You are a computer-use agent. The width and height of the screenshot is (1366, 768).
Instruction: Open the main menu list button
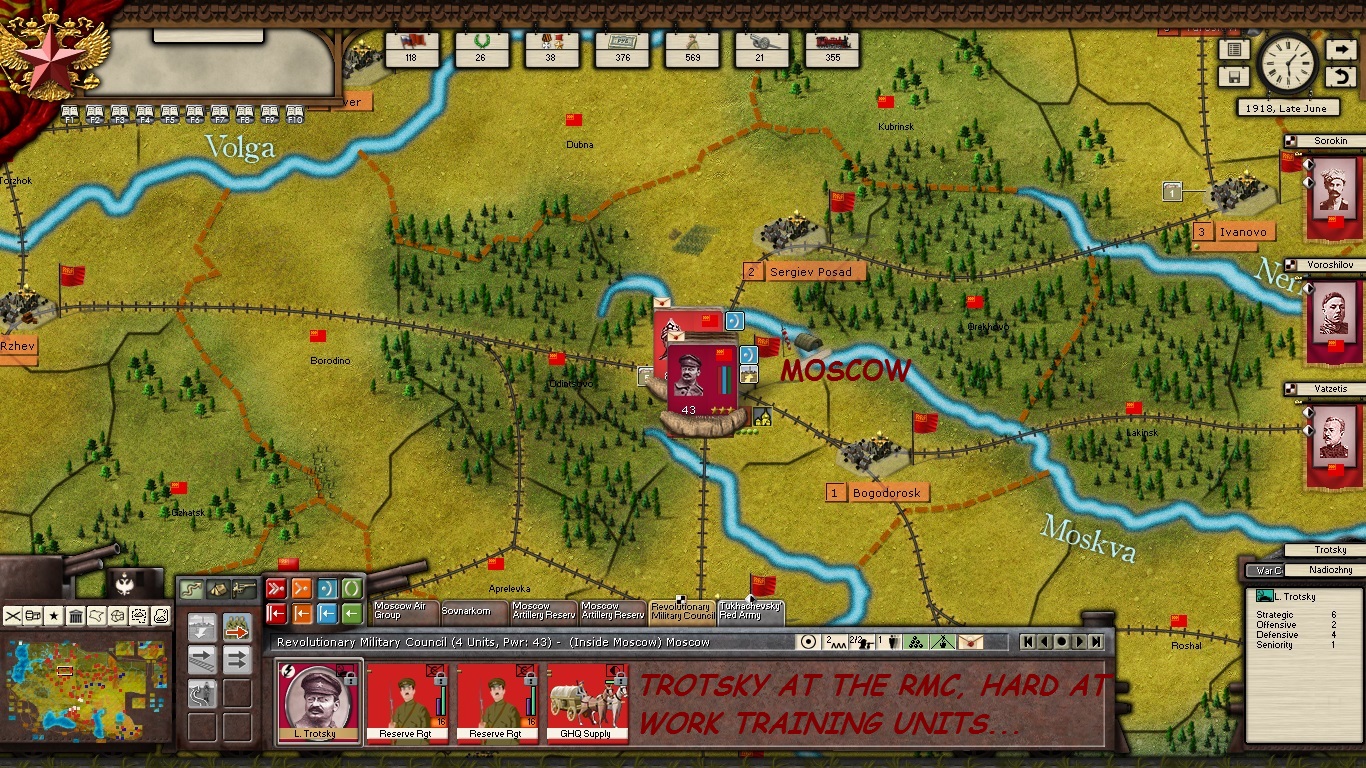(x=1234, y=50)
